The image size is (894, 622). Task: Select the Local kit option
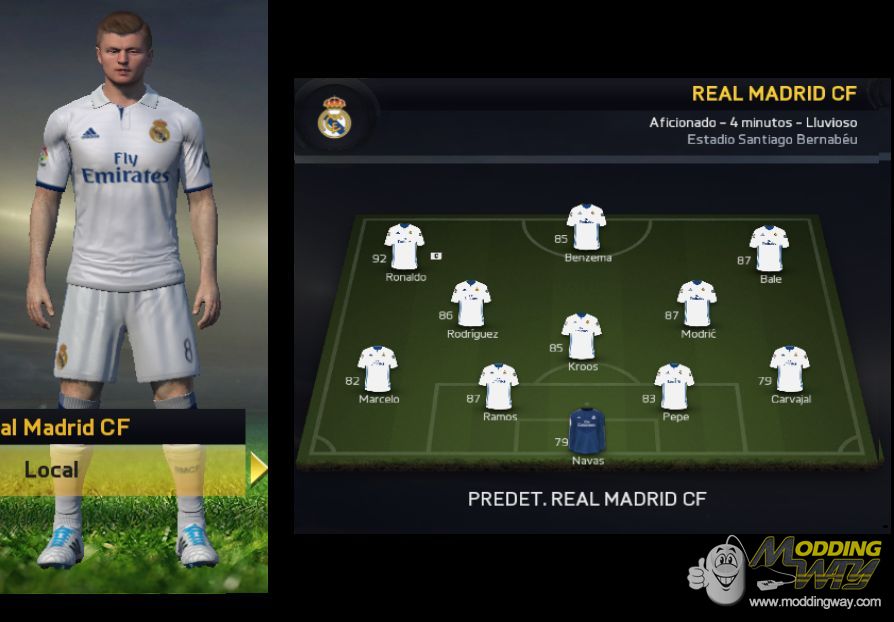(52, 469)
